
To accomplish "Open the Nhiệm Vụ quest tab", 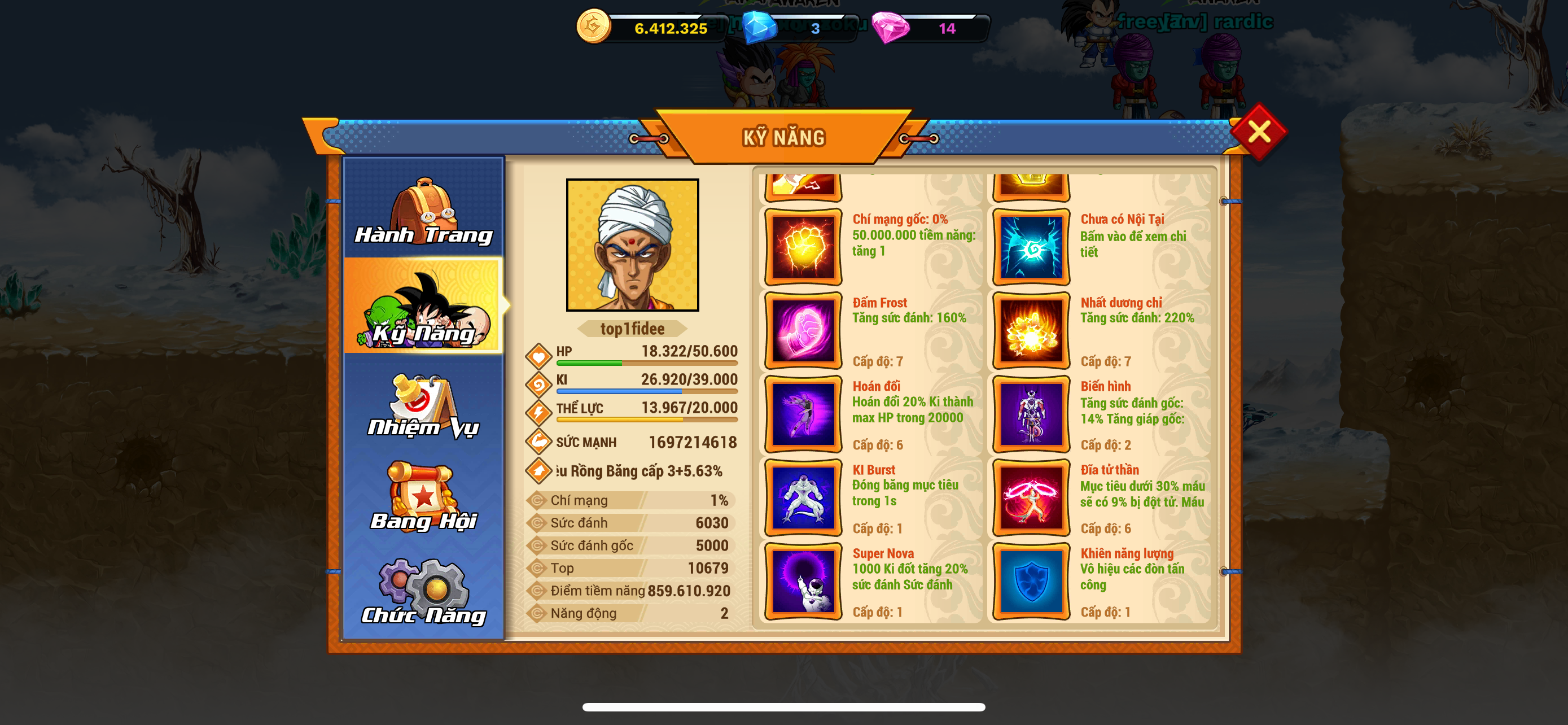I will tap(424, 405).
